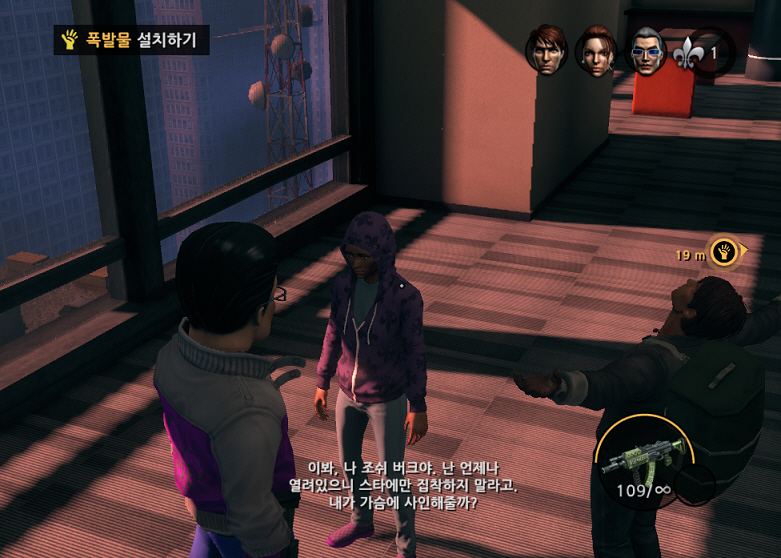Click the yellow hand objective waypoint marker
This screenshot has width=781, height=558.
coord(724,251)
